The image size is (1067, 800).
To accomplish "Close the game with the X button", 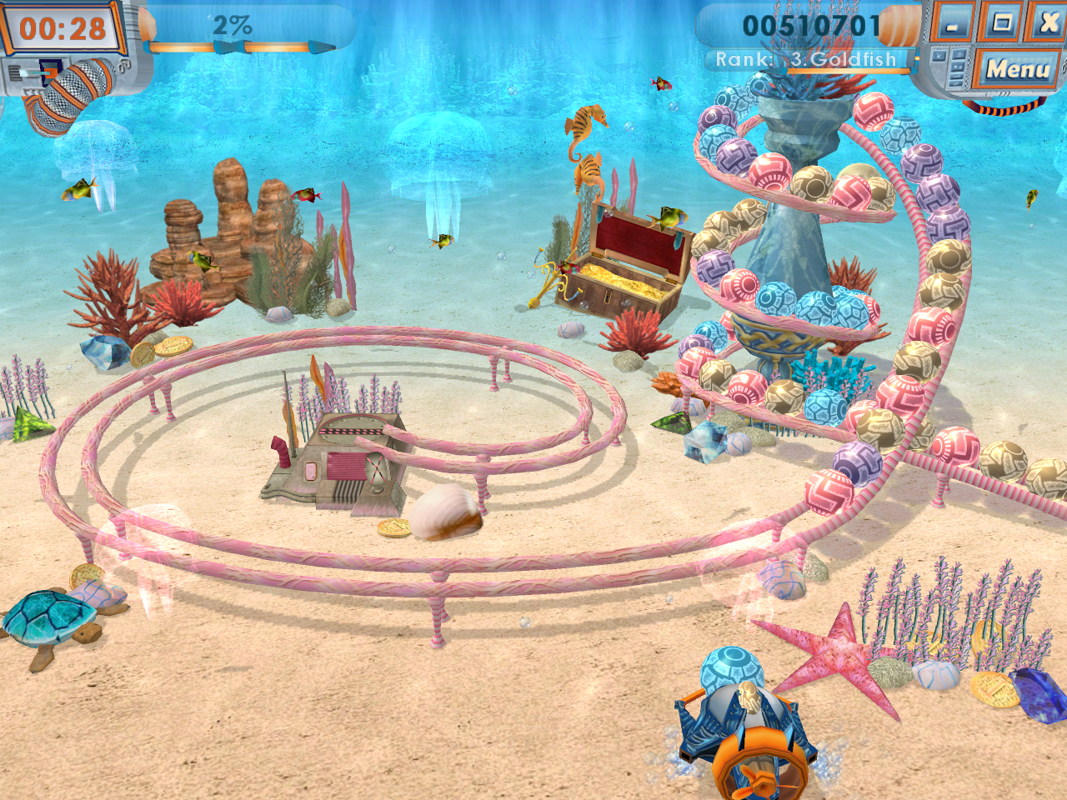I will point(1047,22).
